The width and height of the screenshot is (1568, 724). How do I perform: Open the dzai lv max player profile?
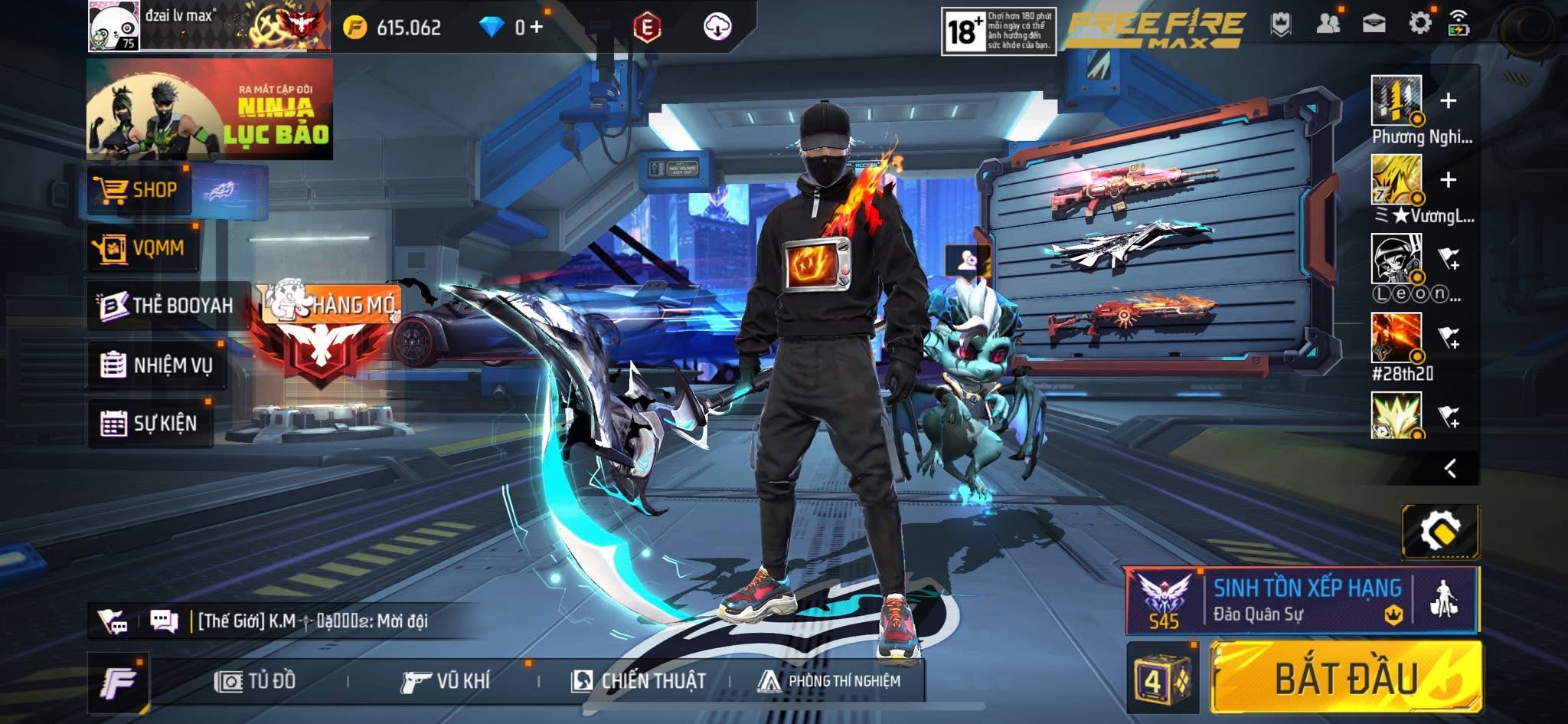click(x=113, y=26)
